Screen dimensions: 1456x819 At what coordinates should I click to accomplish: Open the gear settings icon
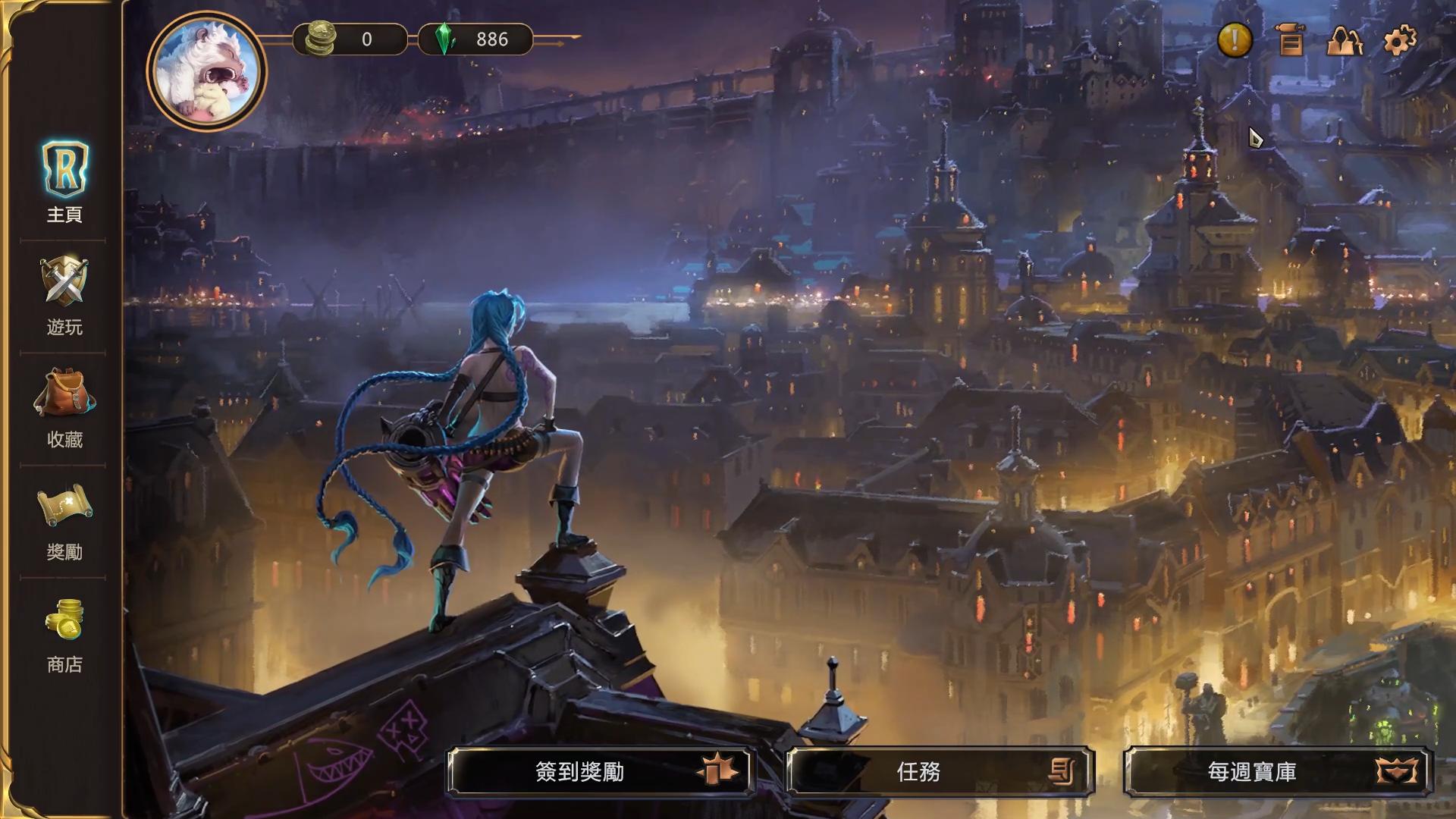click(x=1400, y=40)
